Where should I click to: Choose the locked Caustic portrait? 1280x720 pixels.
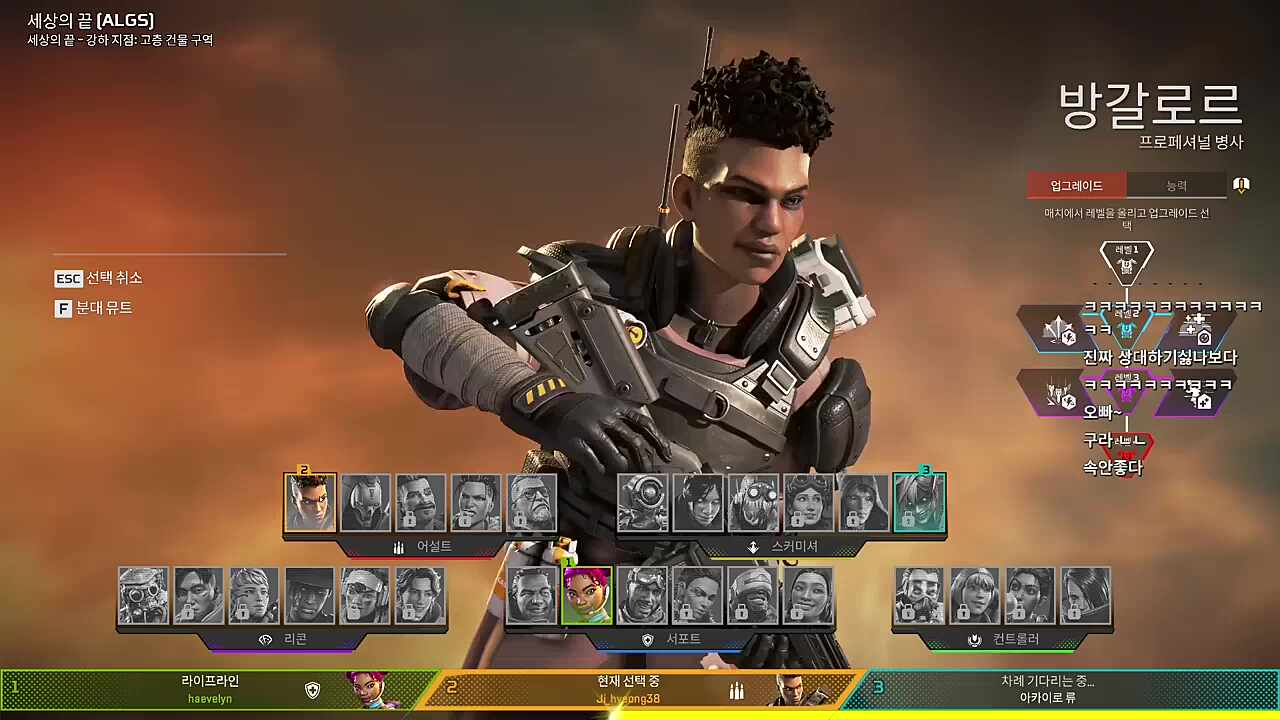[x=919, y=596]
